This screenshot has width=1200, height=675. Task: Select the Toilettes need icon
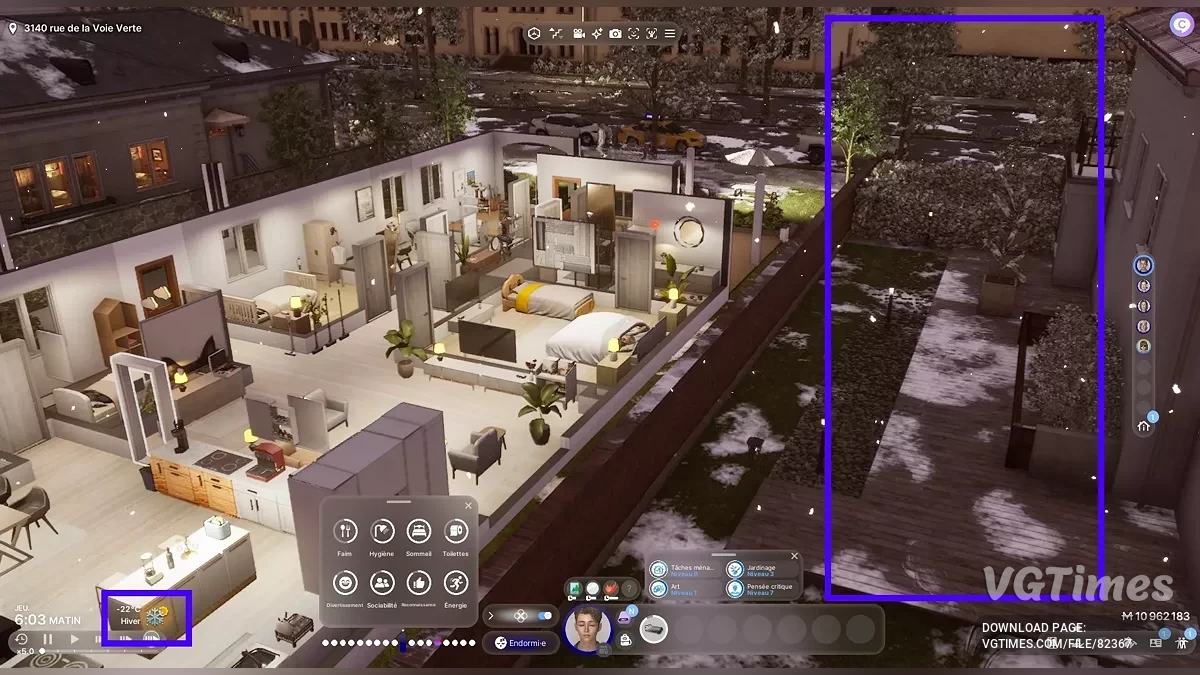[455, 531]
